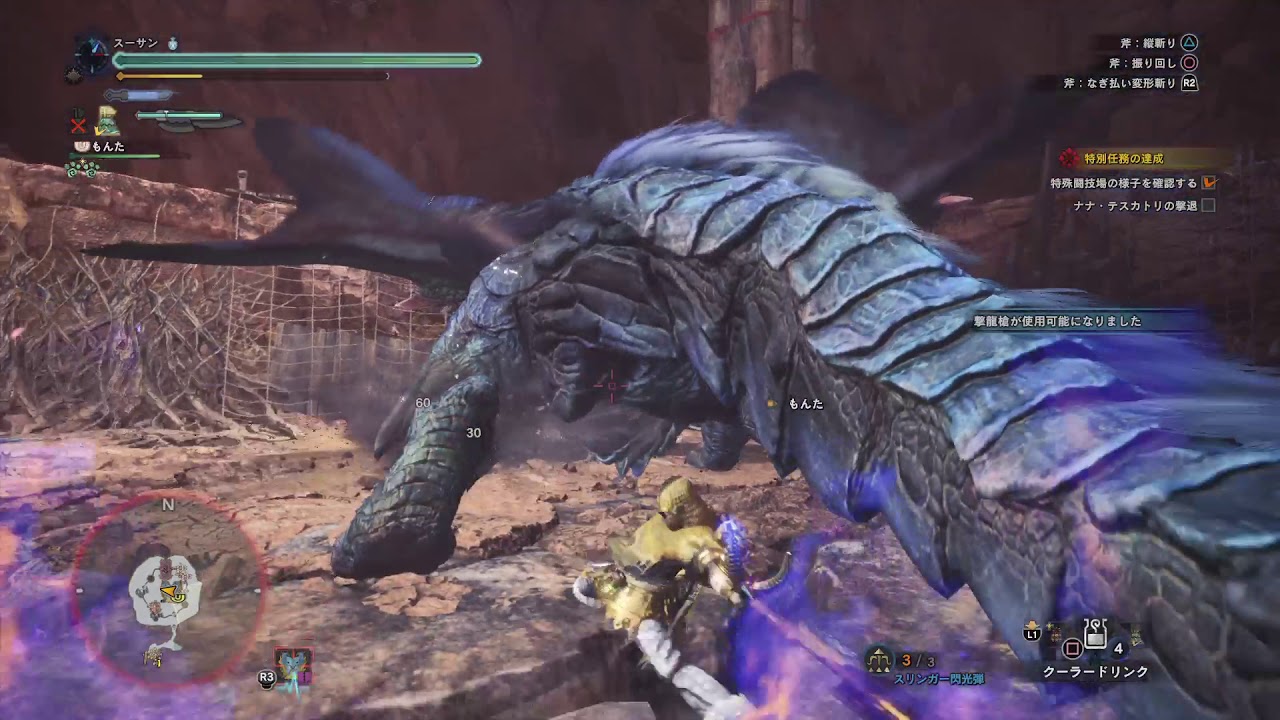Select the cooler drink item icon
Image resolution: width=1280 pixels, height=720 pixels.
tap(1095, 634)
